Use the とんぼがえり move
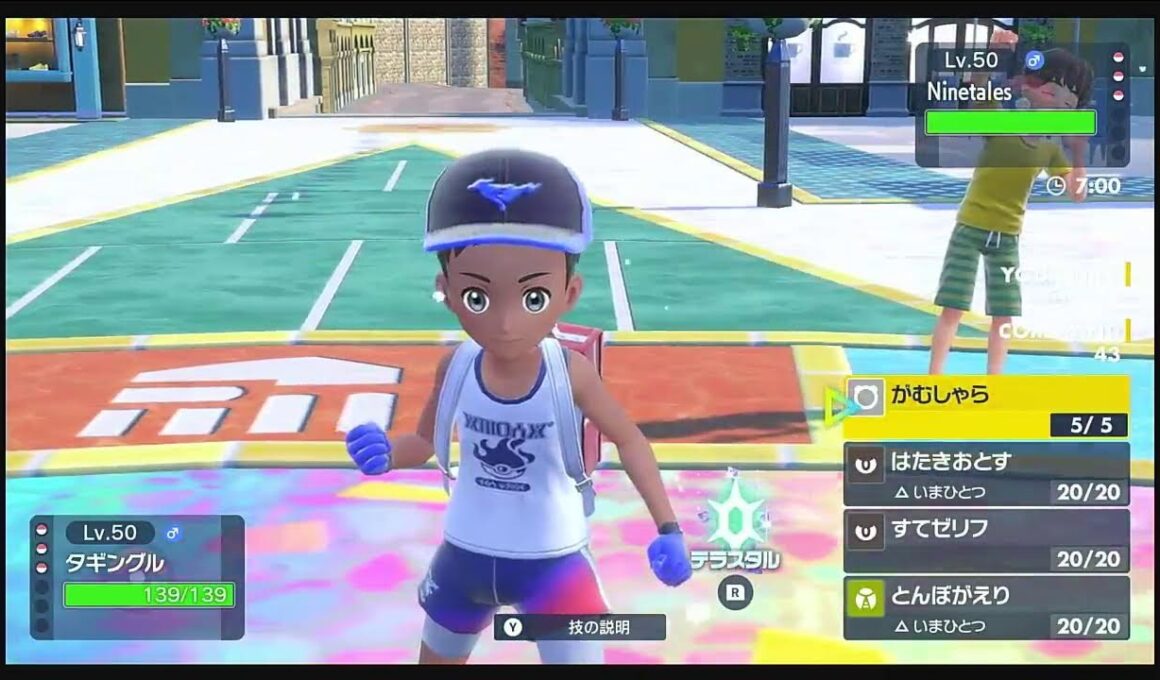 [x=986, y=607]
